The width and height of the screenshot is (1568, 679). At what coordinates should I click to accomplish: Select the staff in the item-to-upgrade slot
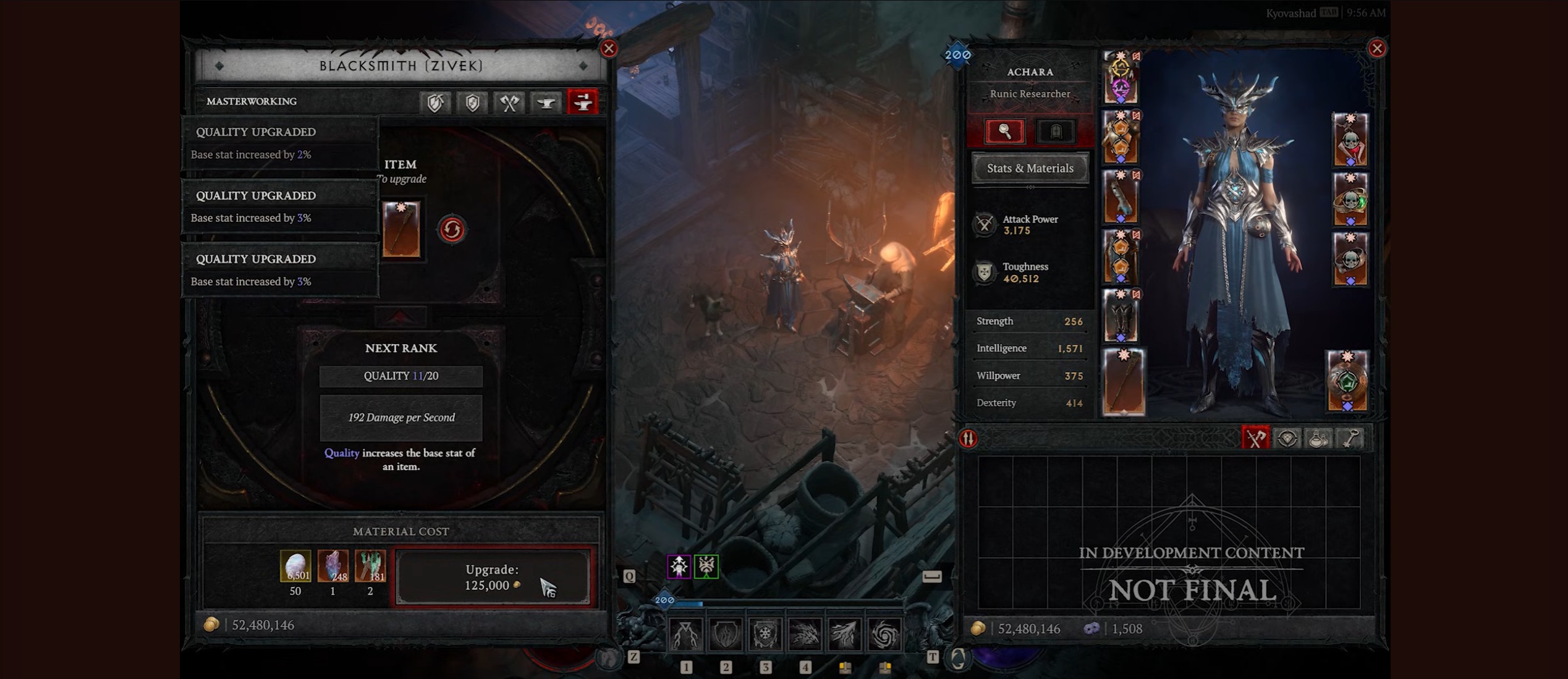(x=402, y=230)
